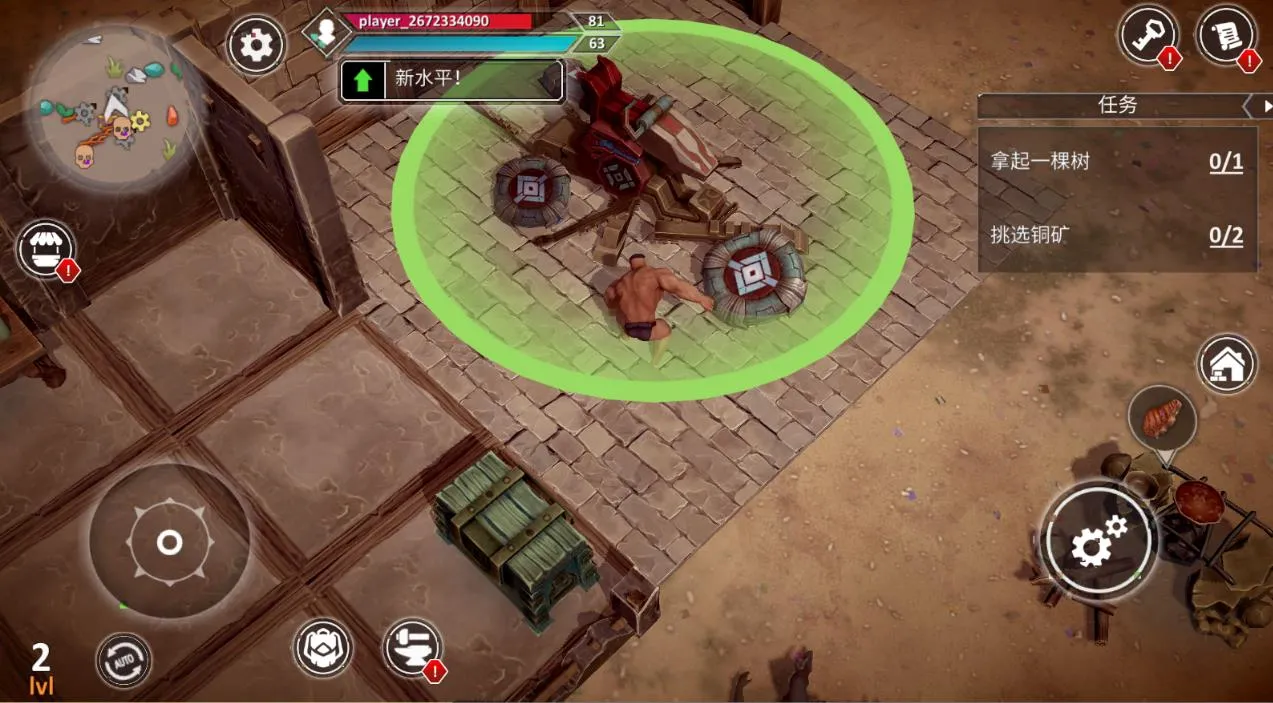Click the 新水平 level-up notification

pos(452,80)
